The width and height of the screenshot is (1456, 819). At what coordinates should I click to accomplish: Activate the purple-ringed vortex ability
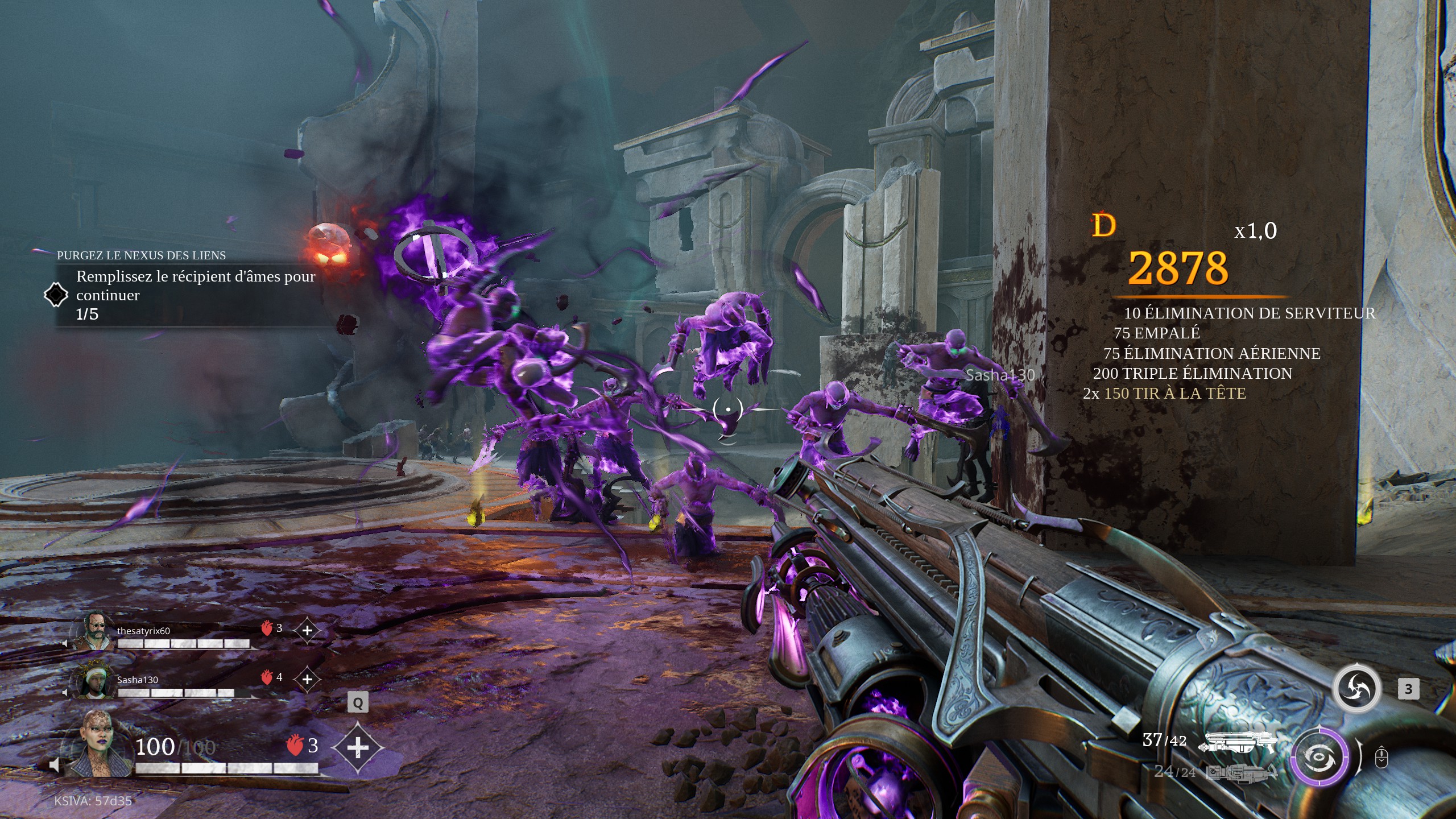[x=1319, y=756]
